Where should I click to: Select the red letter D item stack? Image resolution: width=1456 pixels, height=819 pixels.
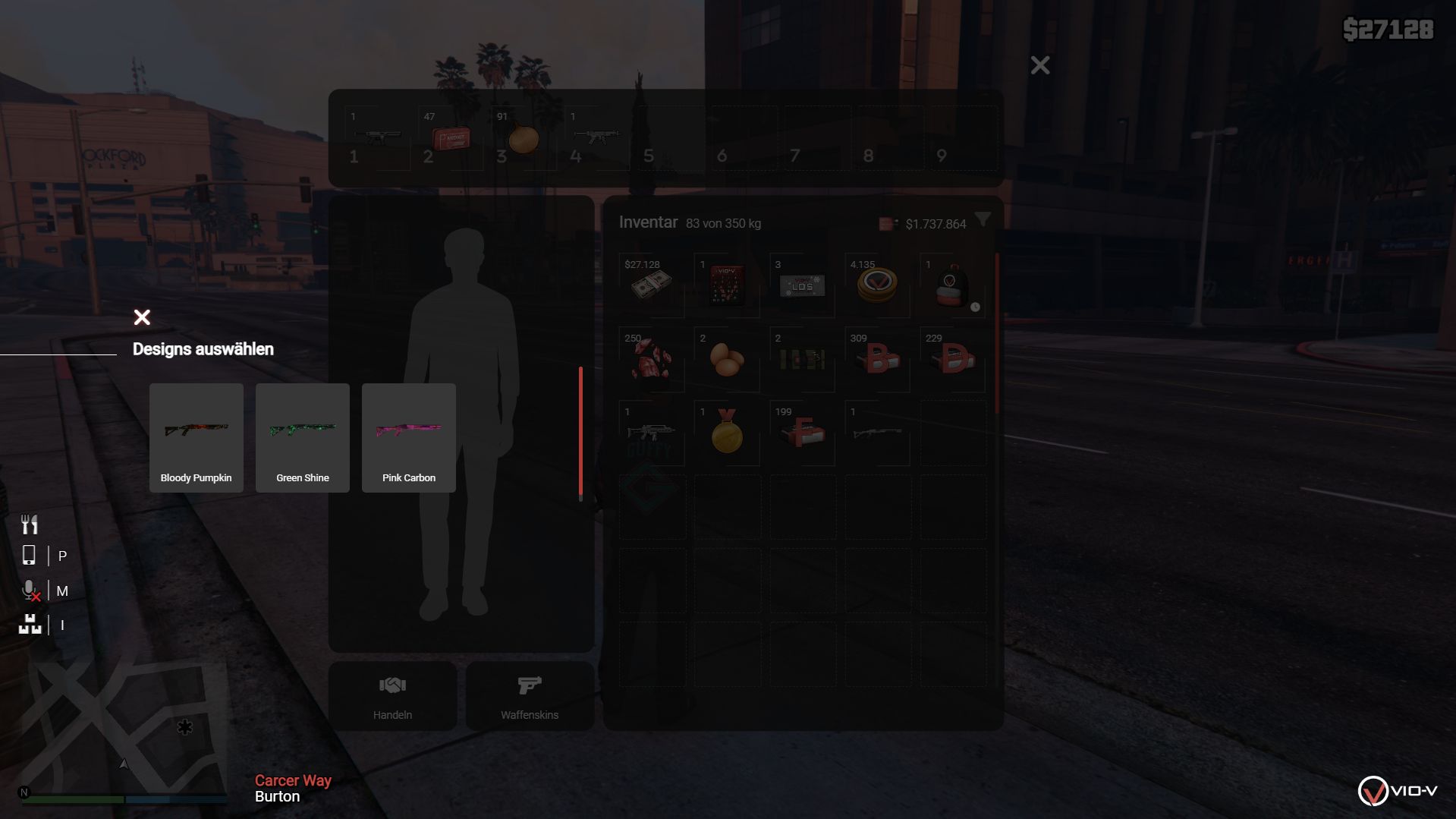click(951, 359)
